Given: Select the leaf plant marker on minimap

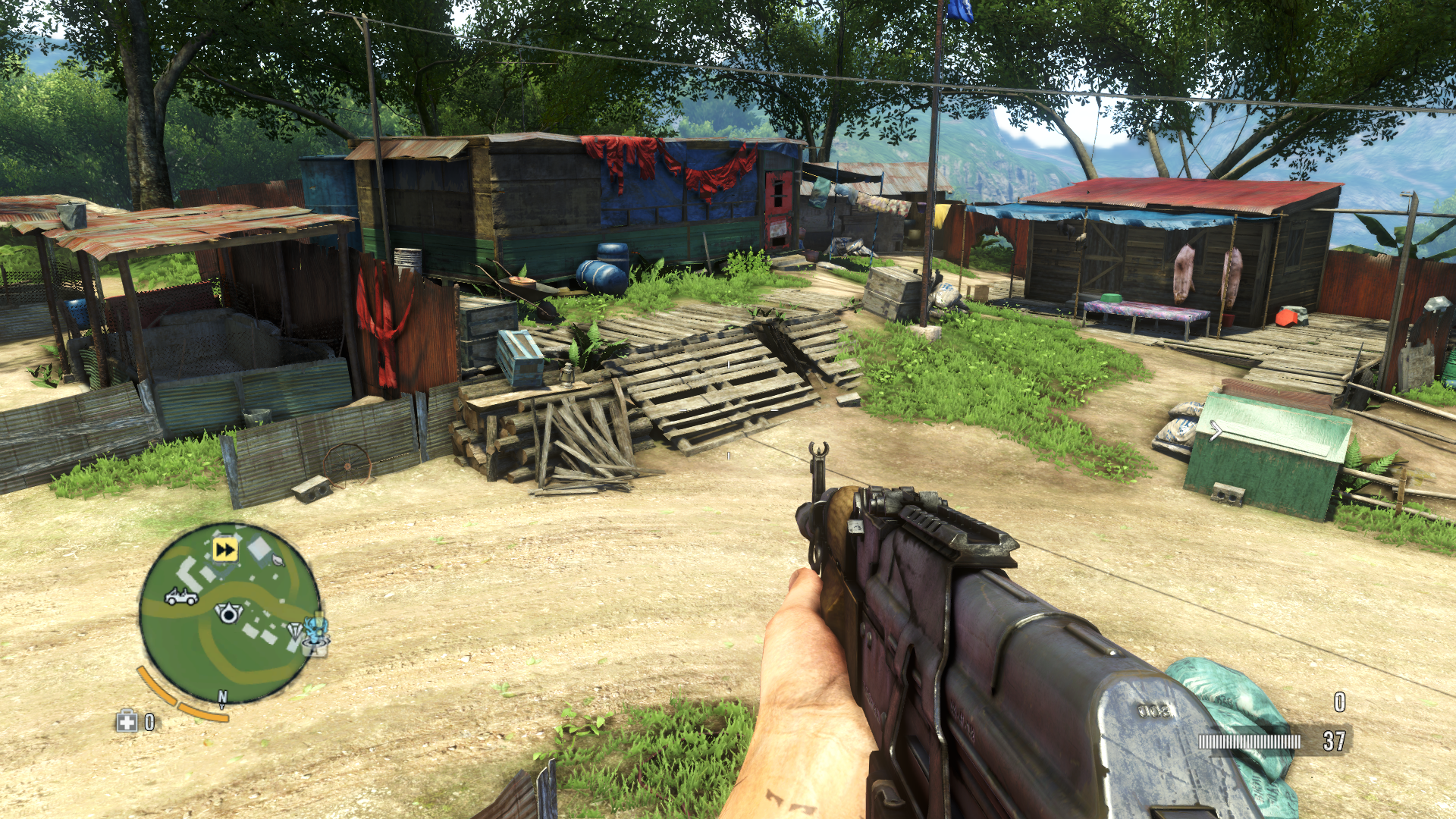Looking at the screenshot, I should [278, 561].
